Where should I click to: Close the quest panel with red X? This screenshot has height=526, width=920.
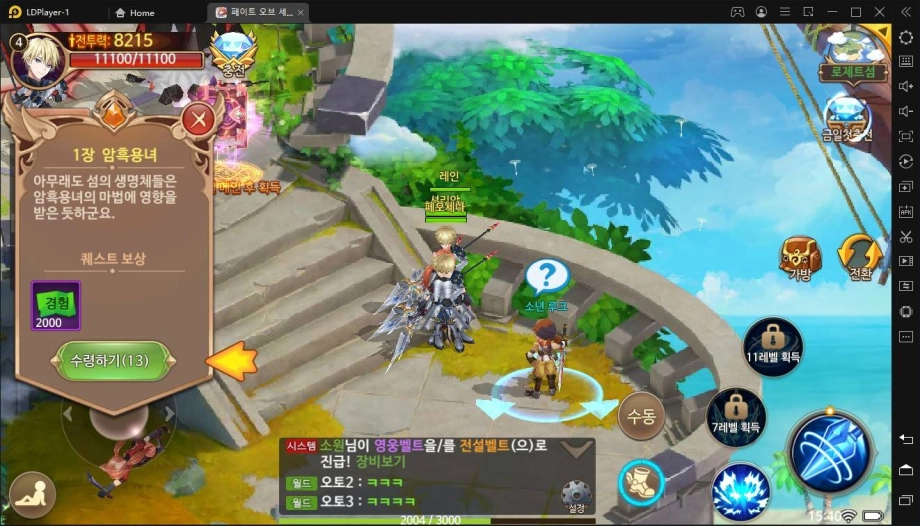point(199,121)
